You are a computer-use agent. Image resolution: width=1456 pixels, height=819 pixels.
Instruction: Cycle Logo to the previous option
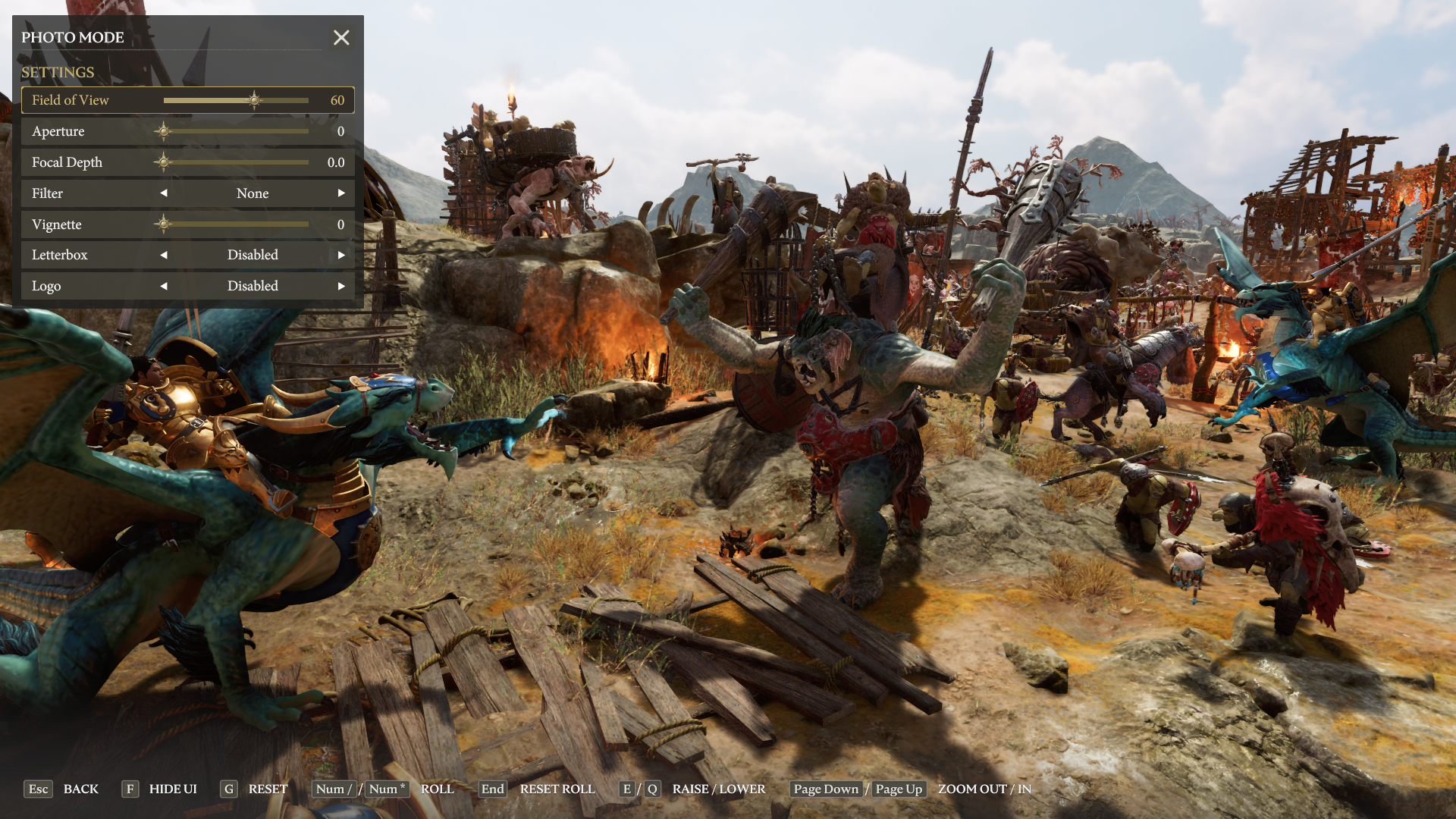coord(164,286)
